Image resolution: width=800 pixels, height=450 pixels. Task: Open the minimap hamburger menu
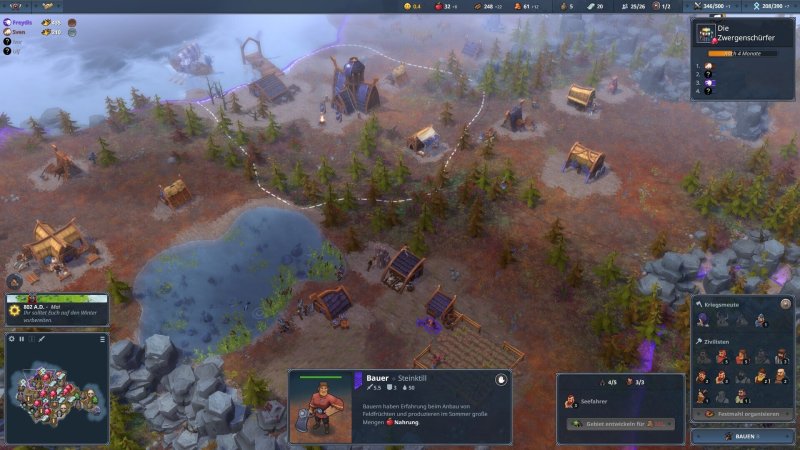click(102, 339)
